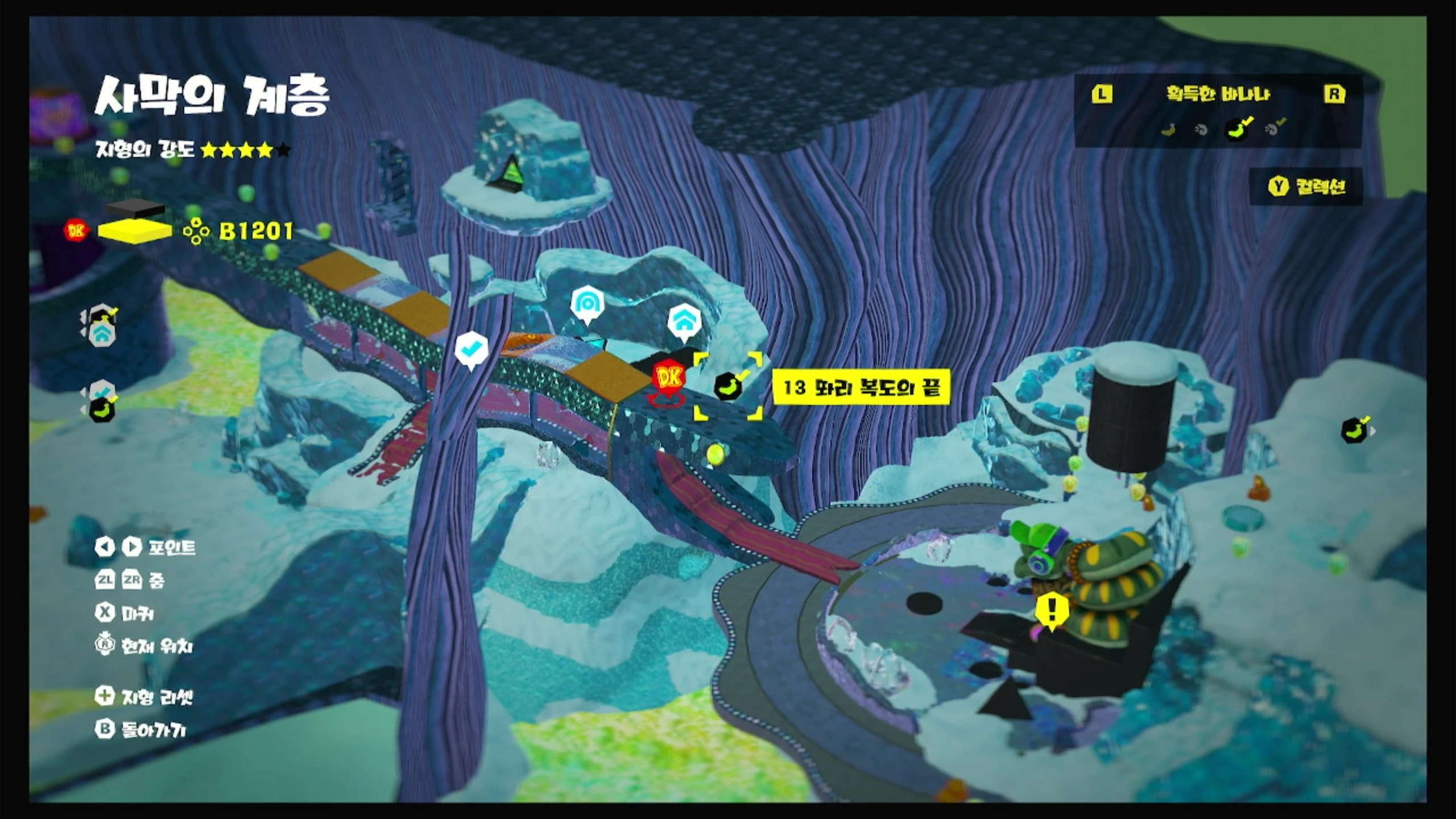Select the off-screen banana marker at right edge
1456x819 pixels.
coord(1355,431)
